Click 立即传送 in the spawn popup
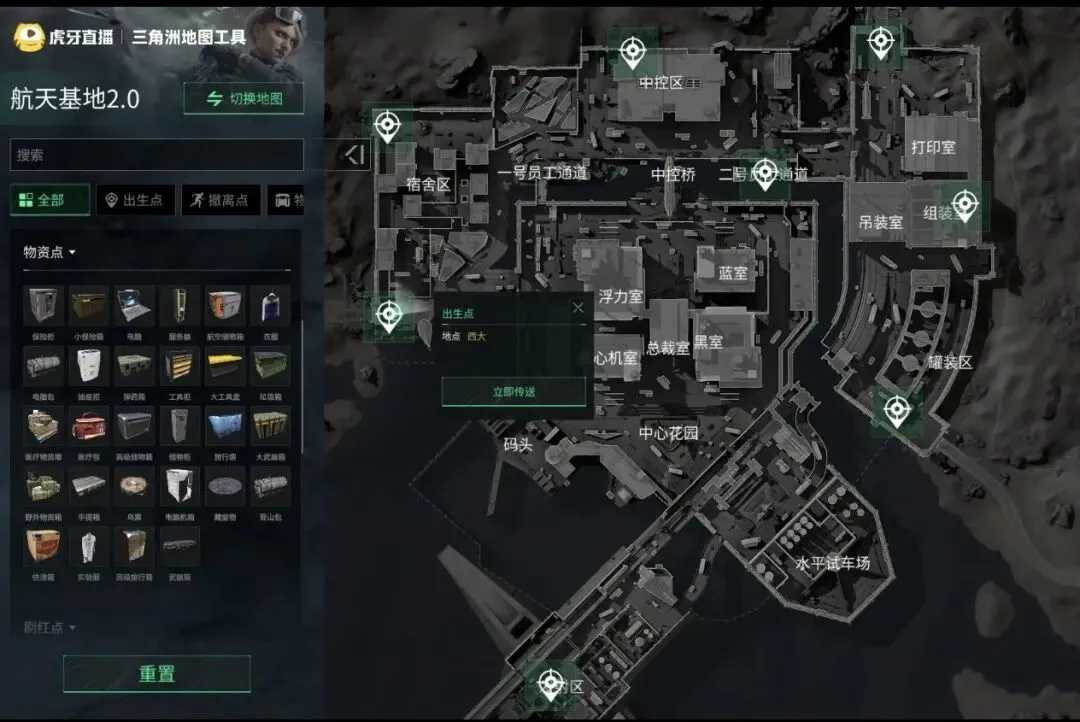Image resolution: width=1080 pixels, height=722 pixels. [x=514, y=392]
